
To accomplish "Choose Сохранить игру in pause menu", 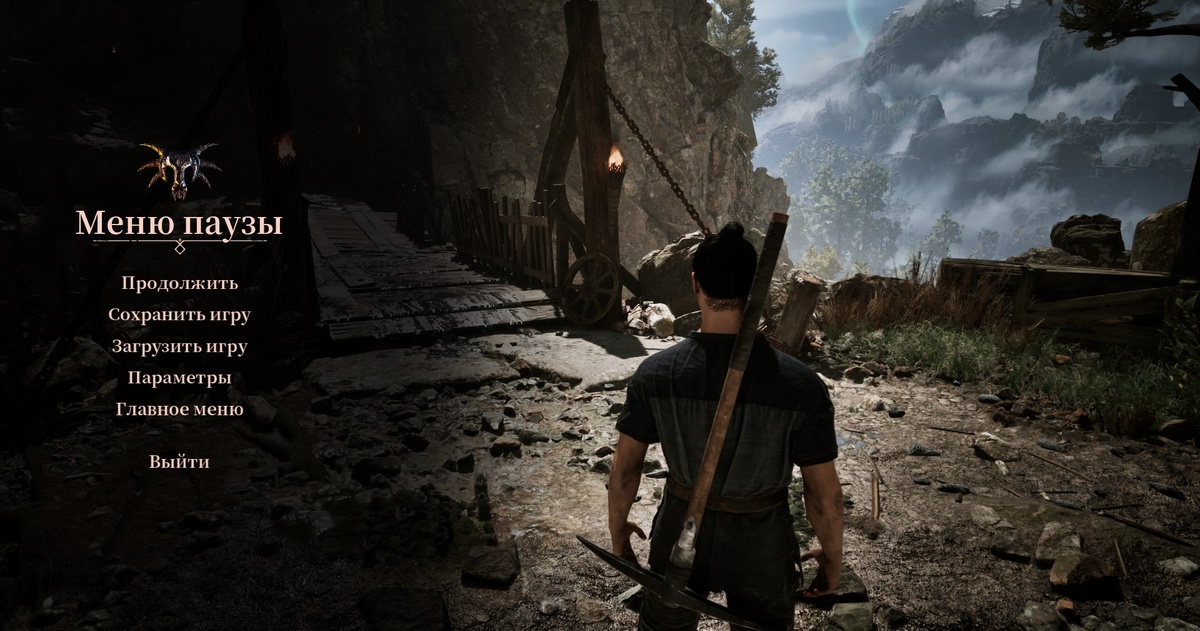I will tap(180, 315).
